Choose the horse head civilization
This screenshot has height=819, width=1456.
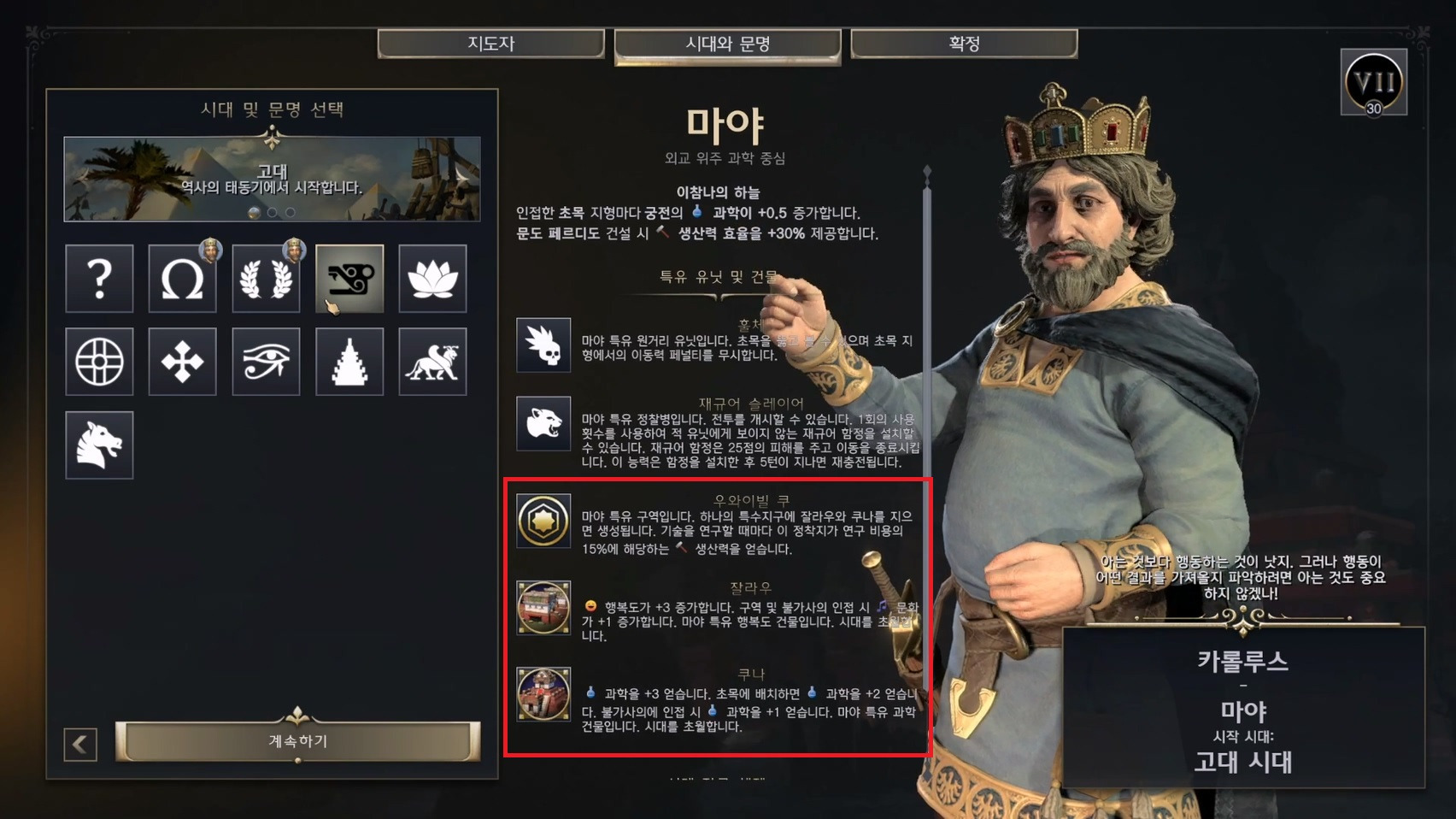pyautogui.click(x=99, y=445)
